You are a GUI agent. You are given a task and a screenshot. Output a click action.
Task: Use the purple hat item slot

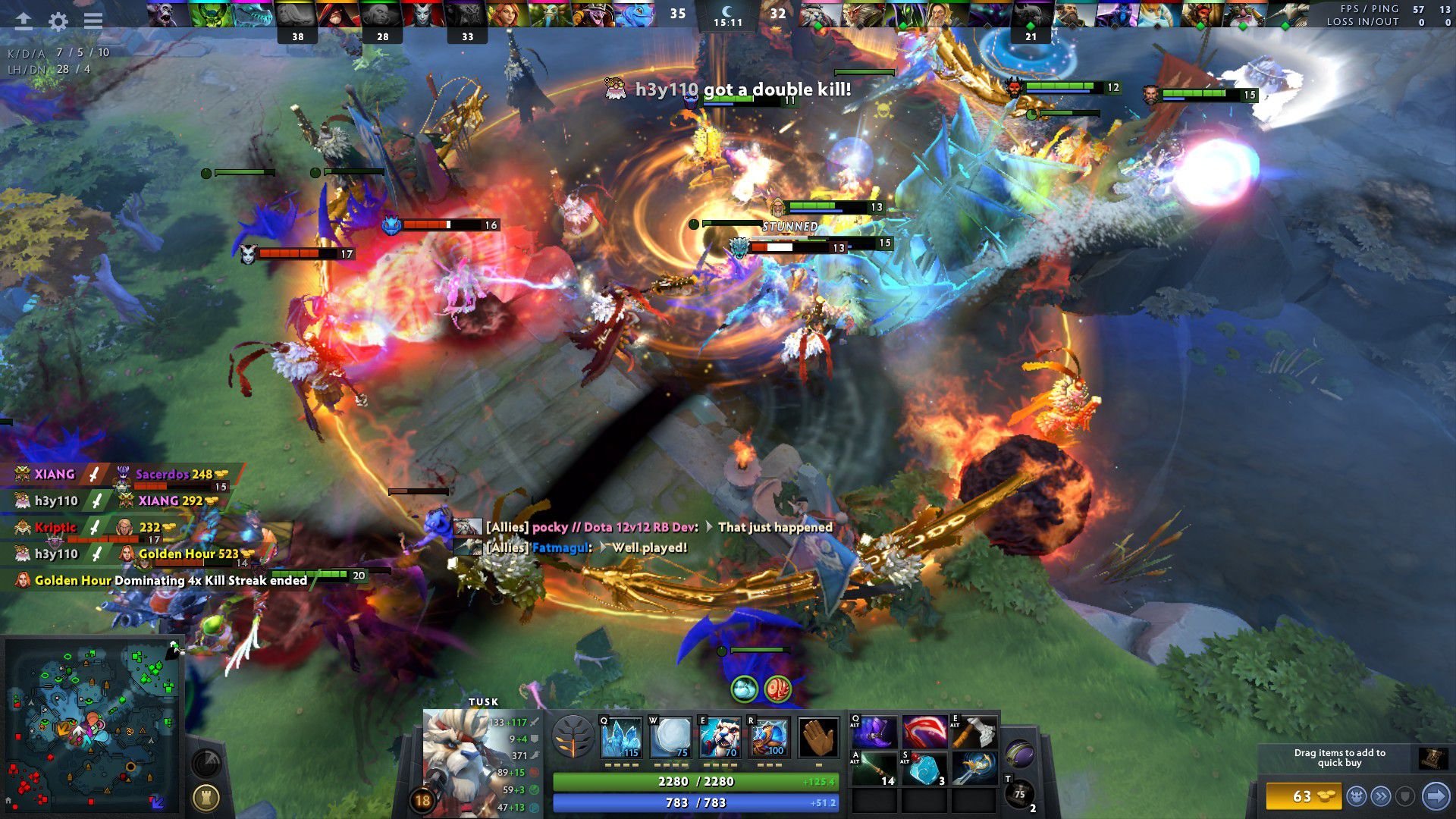[874, 732]
